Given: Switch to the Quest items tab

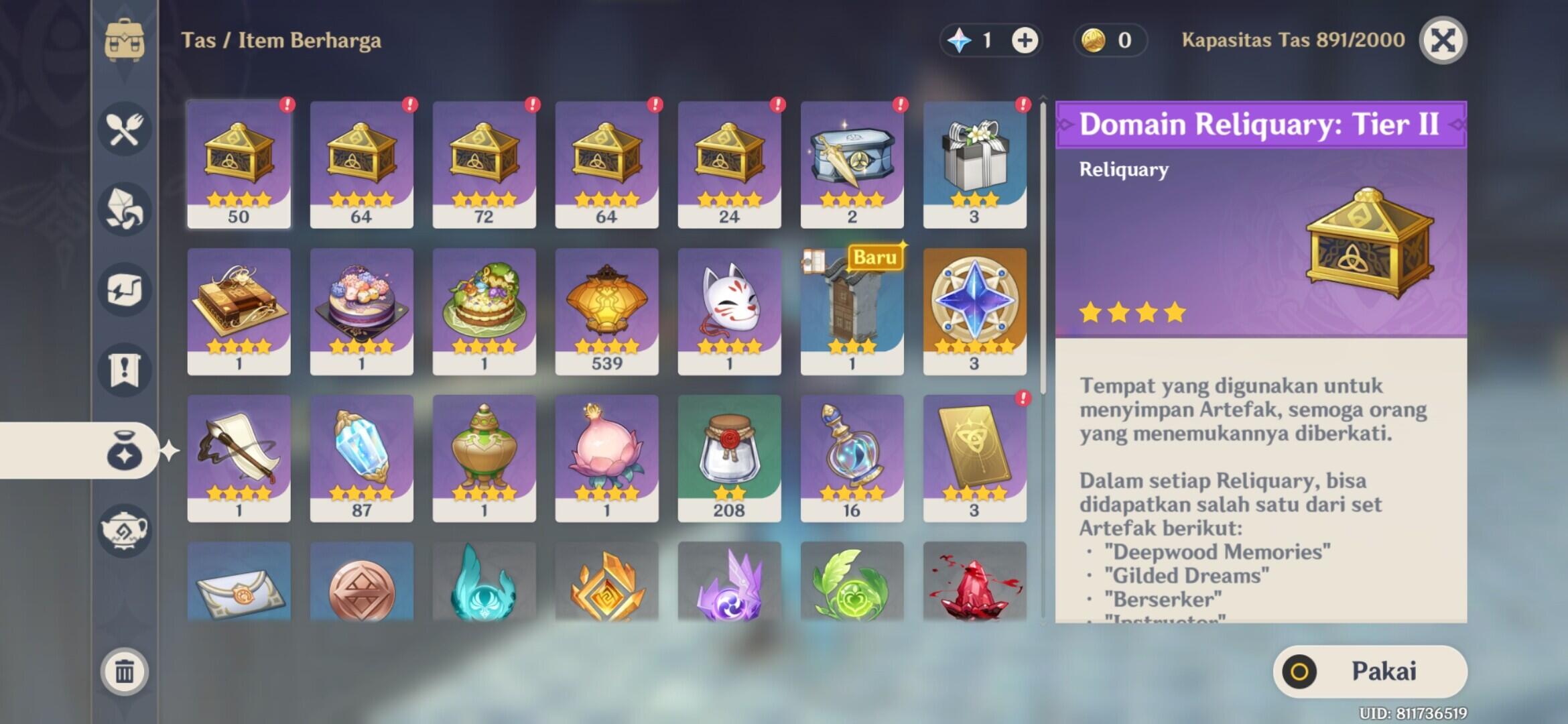Looking at the screenshot, I should click(x=125, y=370).
